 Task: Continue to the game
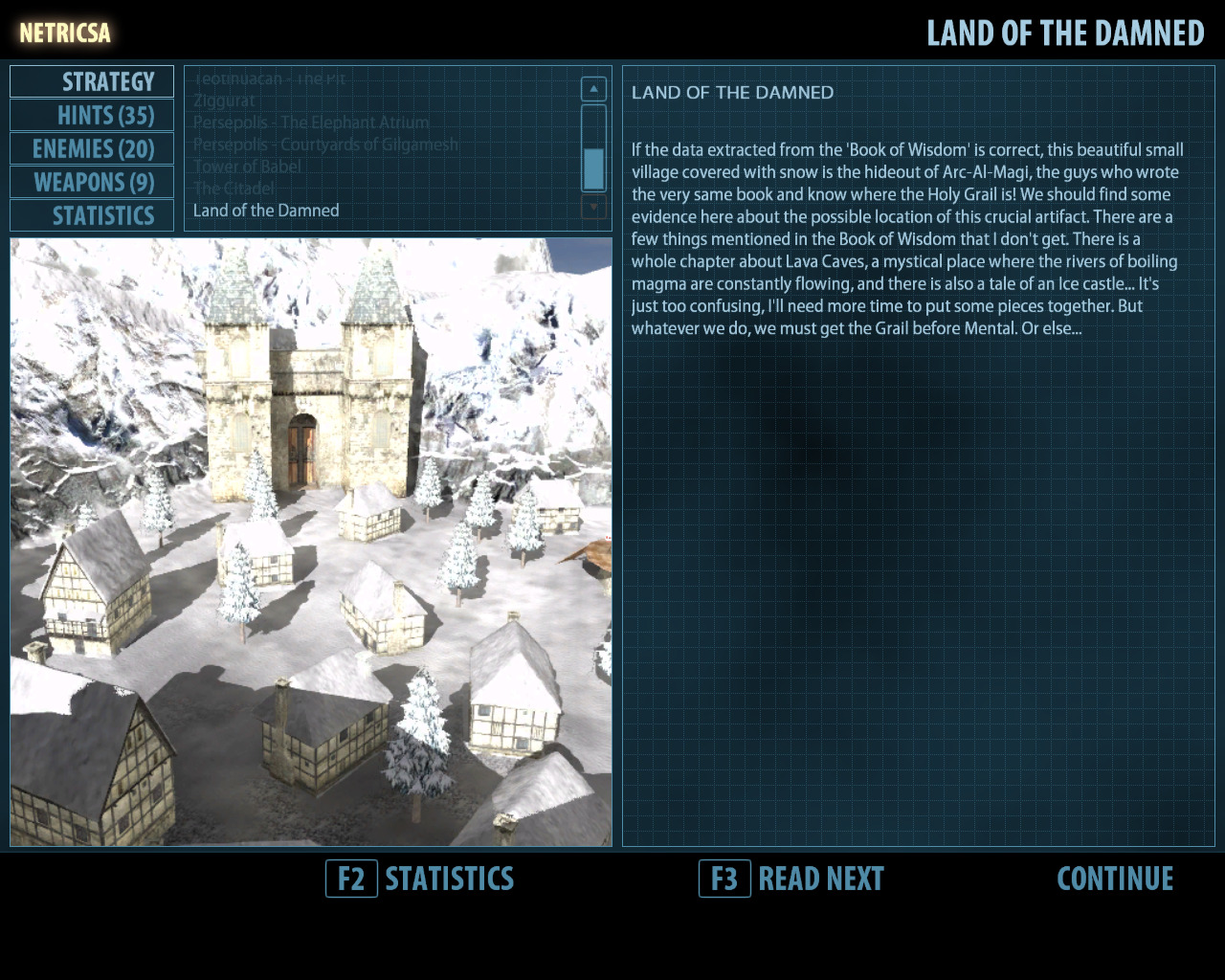1115,879
